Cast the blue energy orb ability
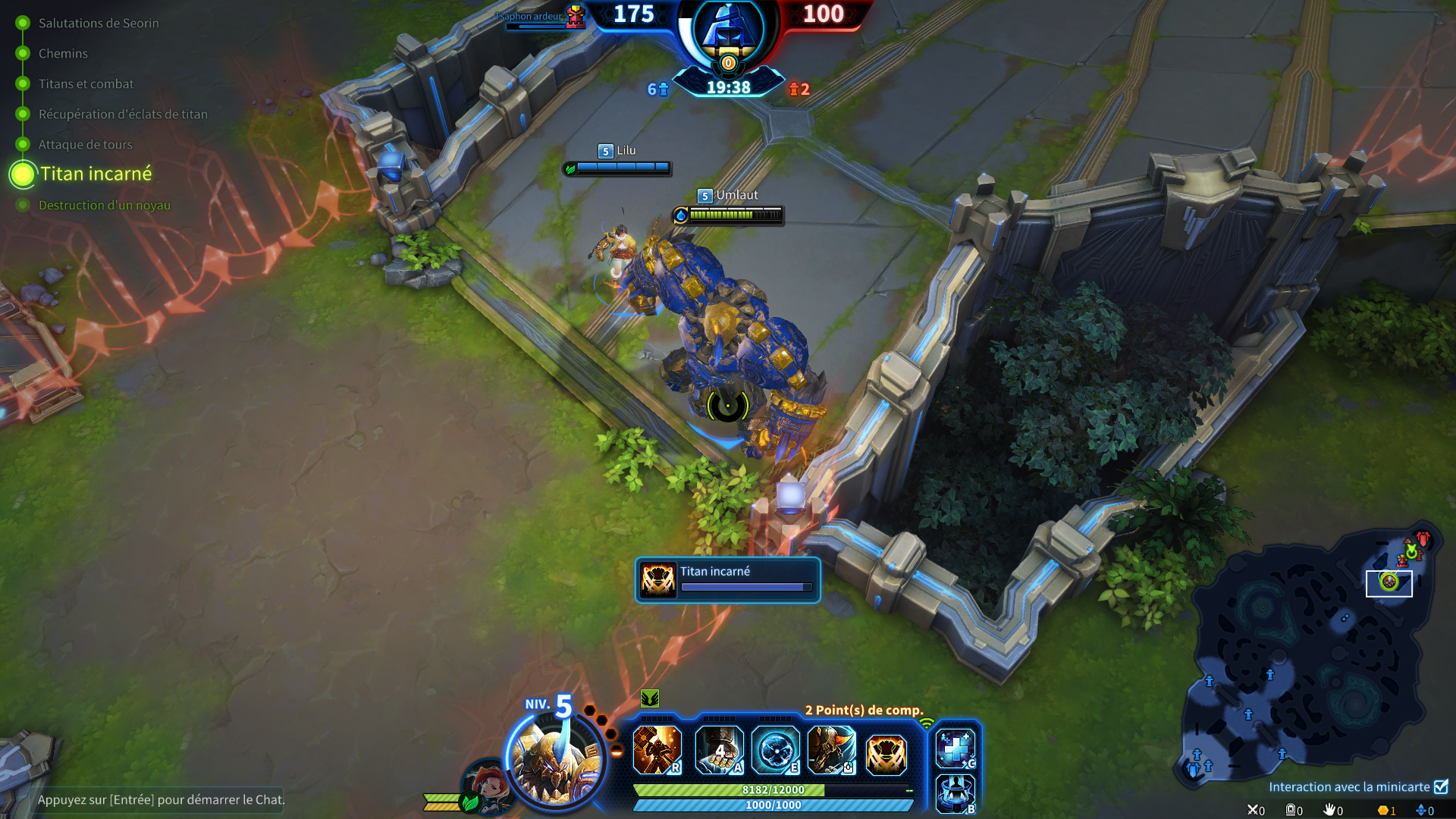The width and height of the screenshot is (1456, 819). click(775, 750)
